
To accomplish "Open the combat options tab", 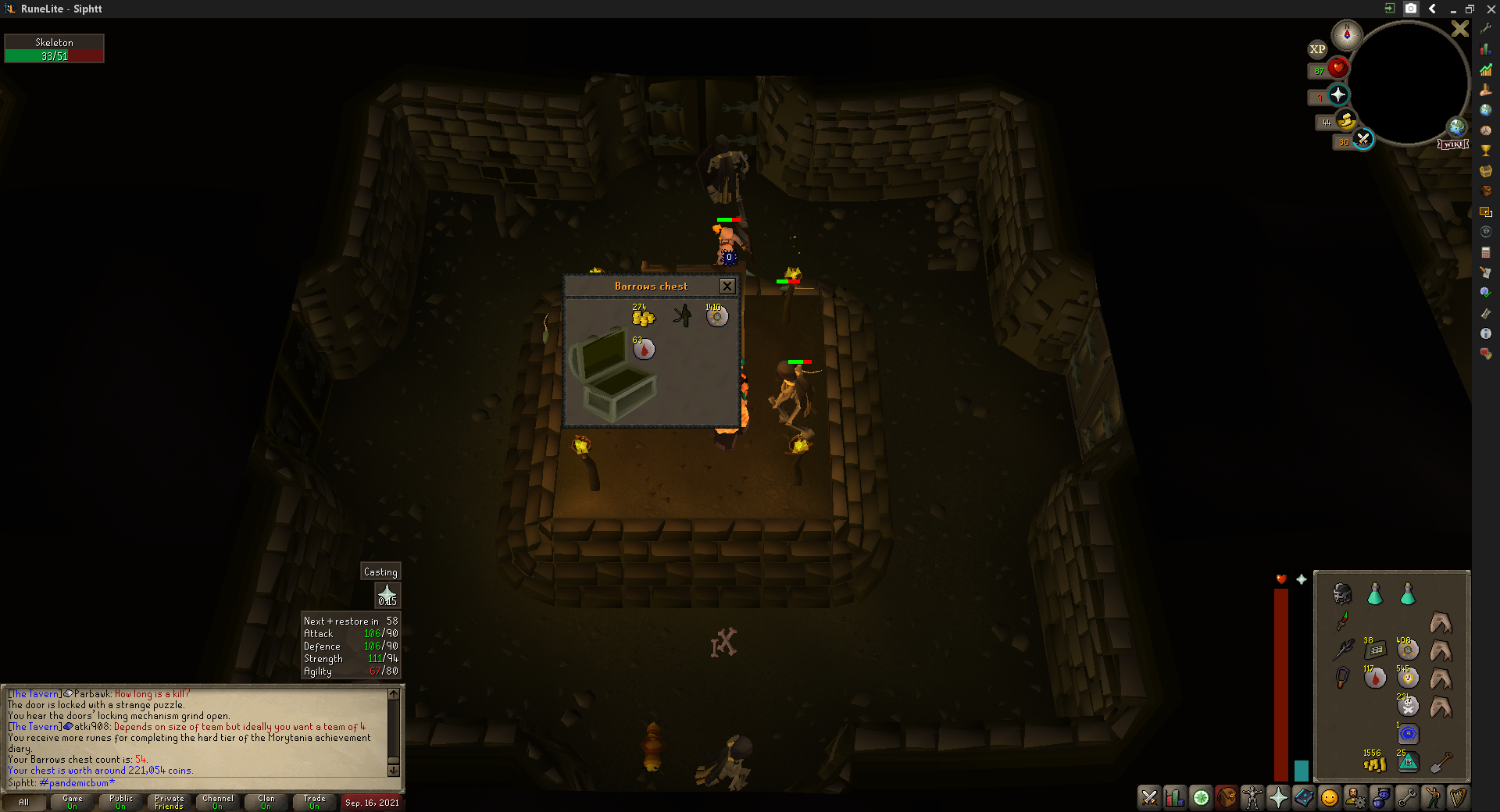I will point(1149,798).
